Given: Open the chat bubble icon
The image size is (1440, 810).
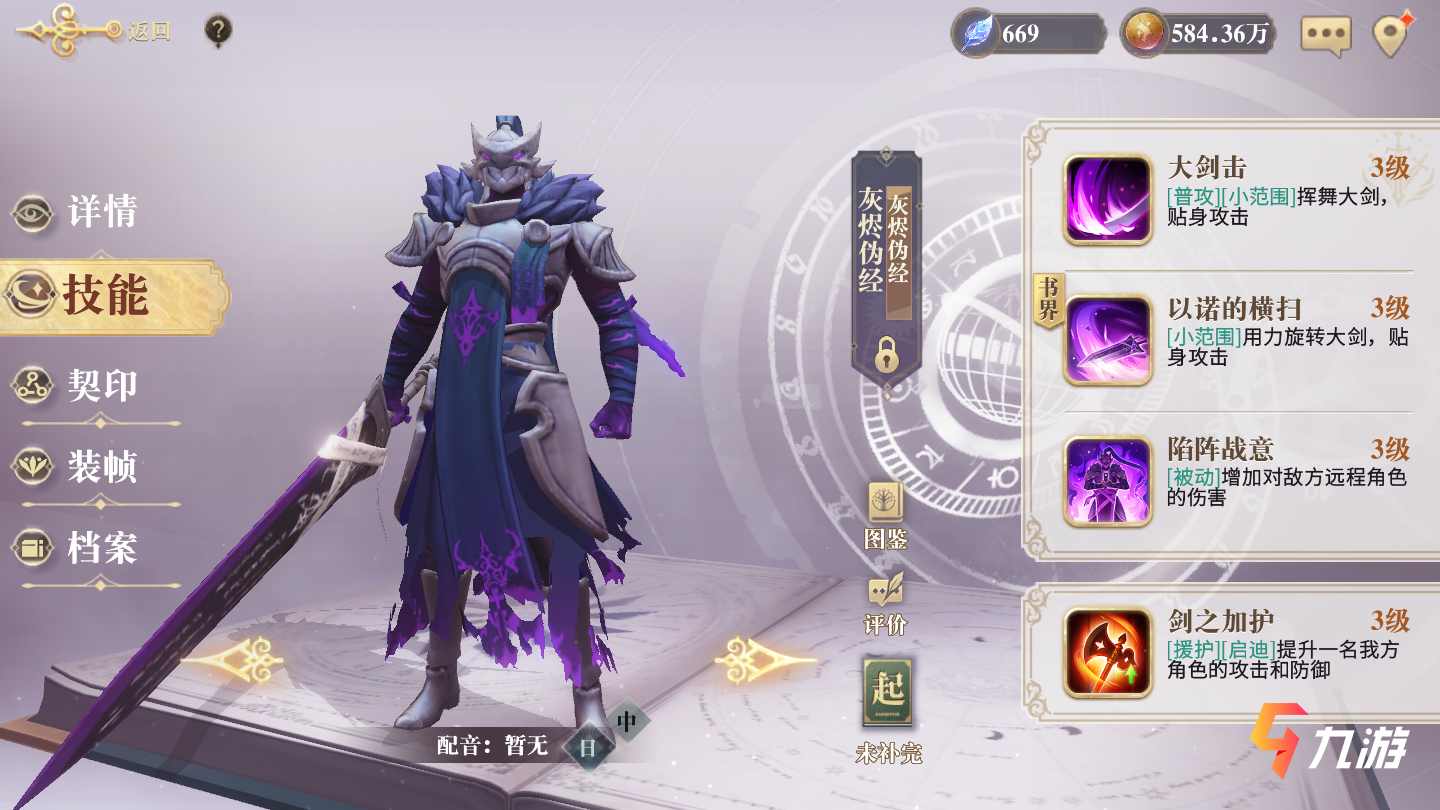Looking at the screenshot, I should 1325,35.
